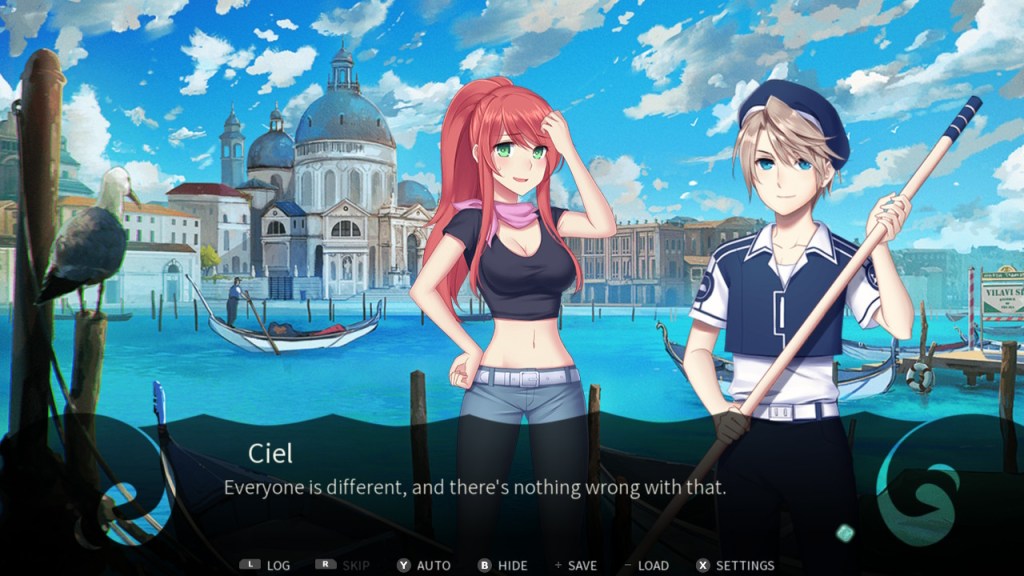This screenshot has height=576, width=1024.
Task: Turn on AUTO text advance
Action: [424, 565]
